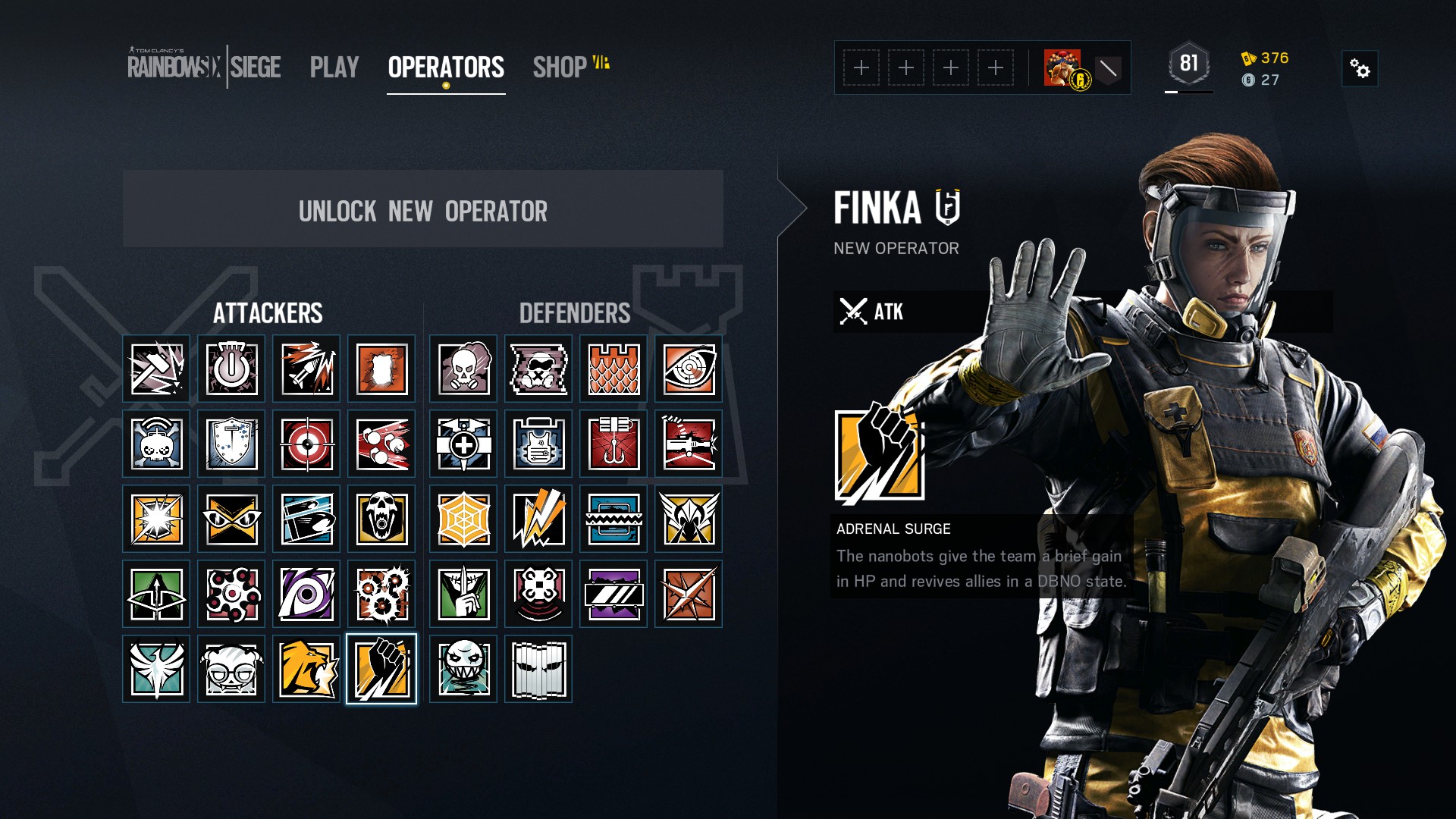The height and width of the screenshot is (819, 1456).
Task: Choose the orange spider web defender icon
Action: tap(463, 519)
